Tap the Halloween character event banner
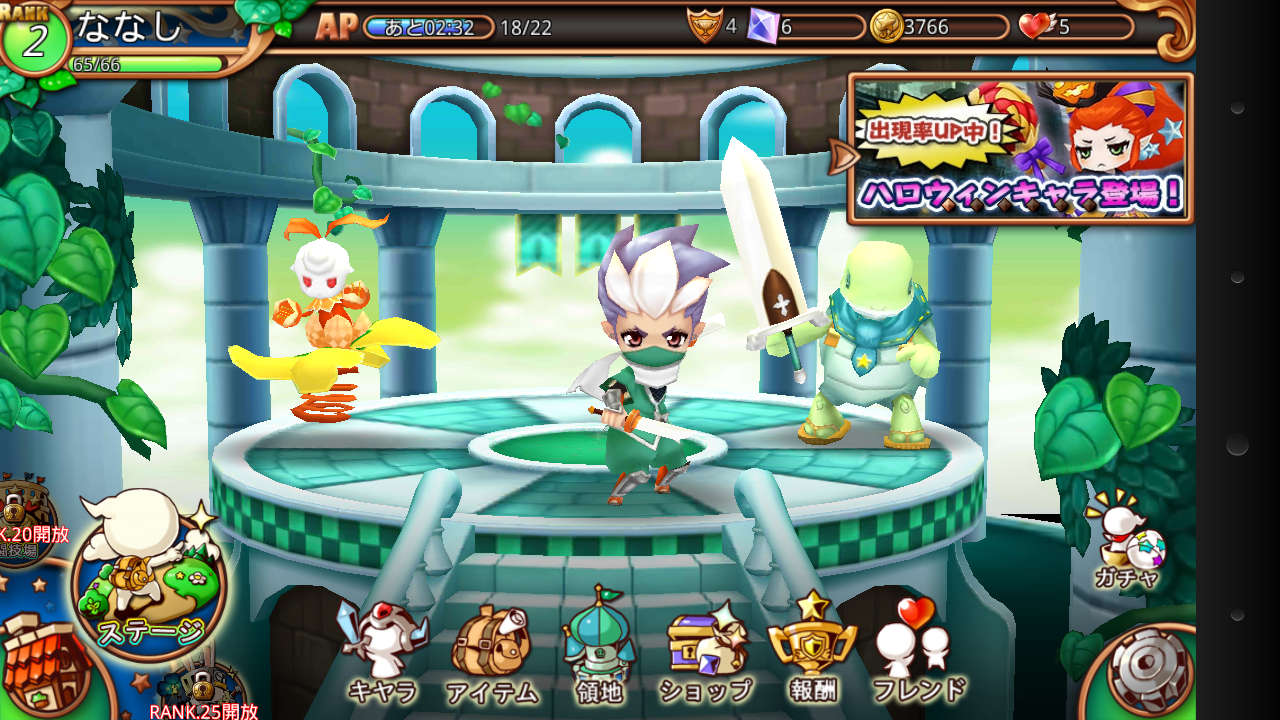This screenshot has height=720, width=1280. click(x=1020, y=148)
